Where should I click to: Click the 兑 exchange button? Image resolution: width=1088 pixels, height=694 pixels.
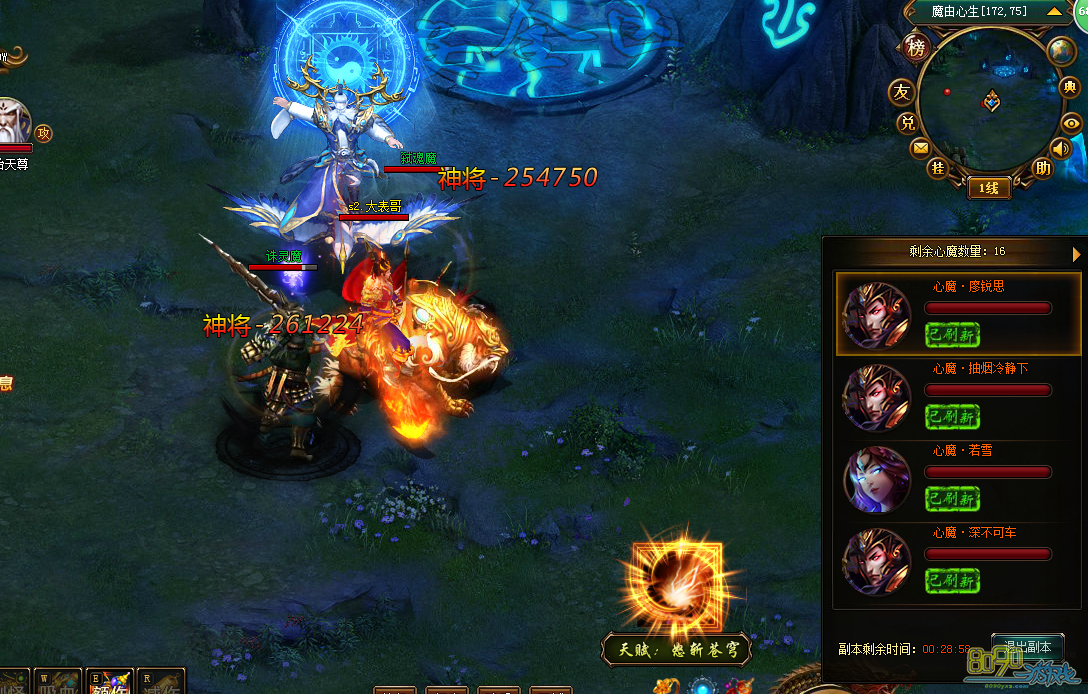(x=907, y=123)
